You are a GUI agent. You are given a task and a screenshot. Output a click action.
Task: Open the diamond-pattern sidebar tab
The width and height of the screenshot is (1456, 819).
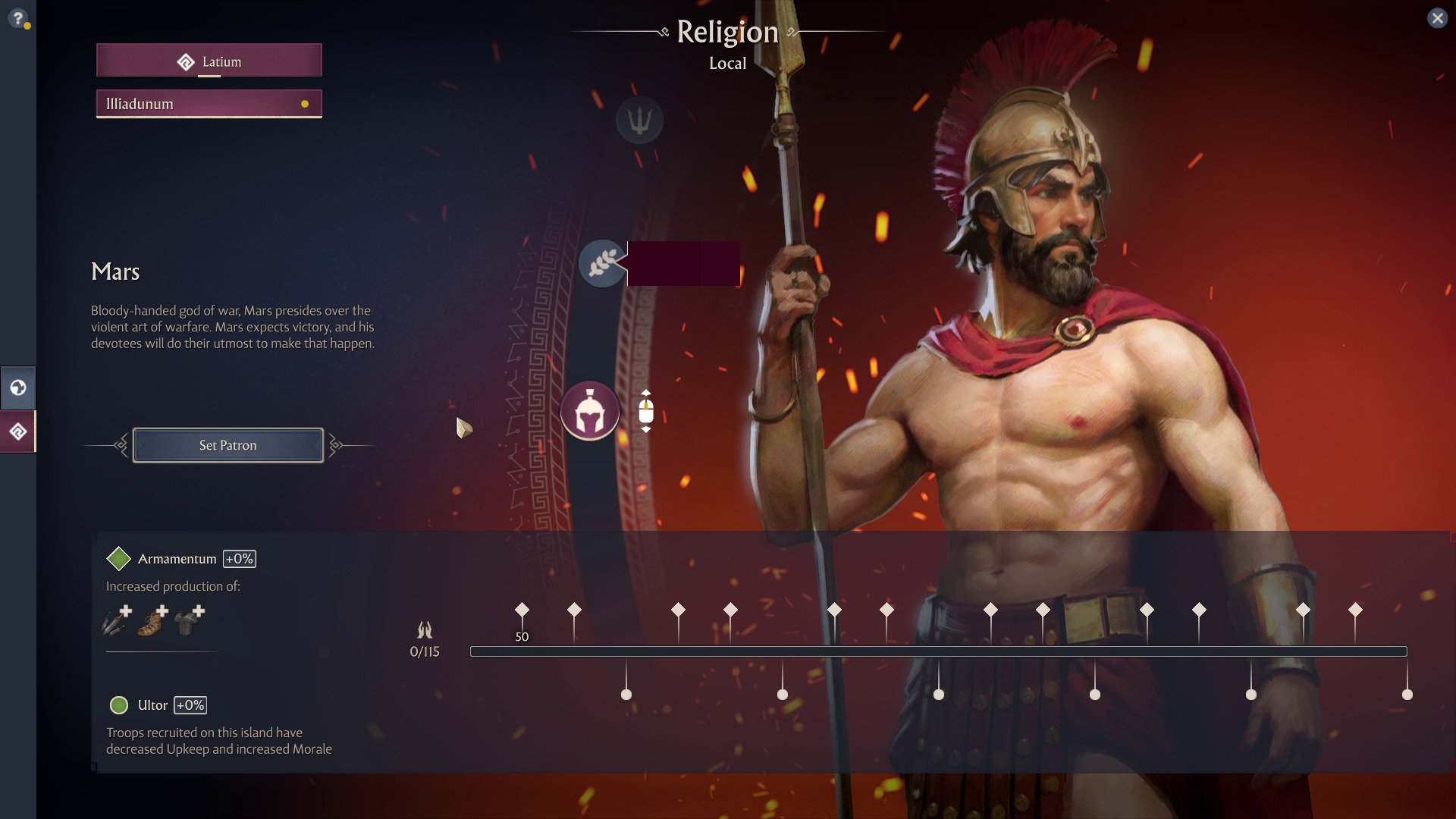tap(17, 431)
